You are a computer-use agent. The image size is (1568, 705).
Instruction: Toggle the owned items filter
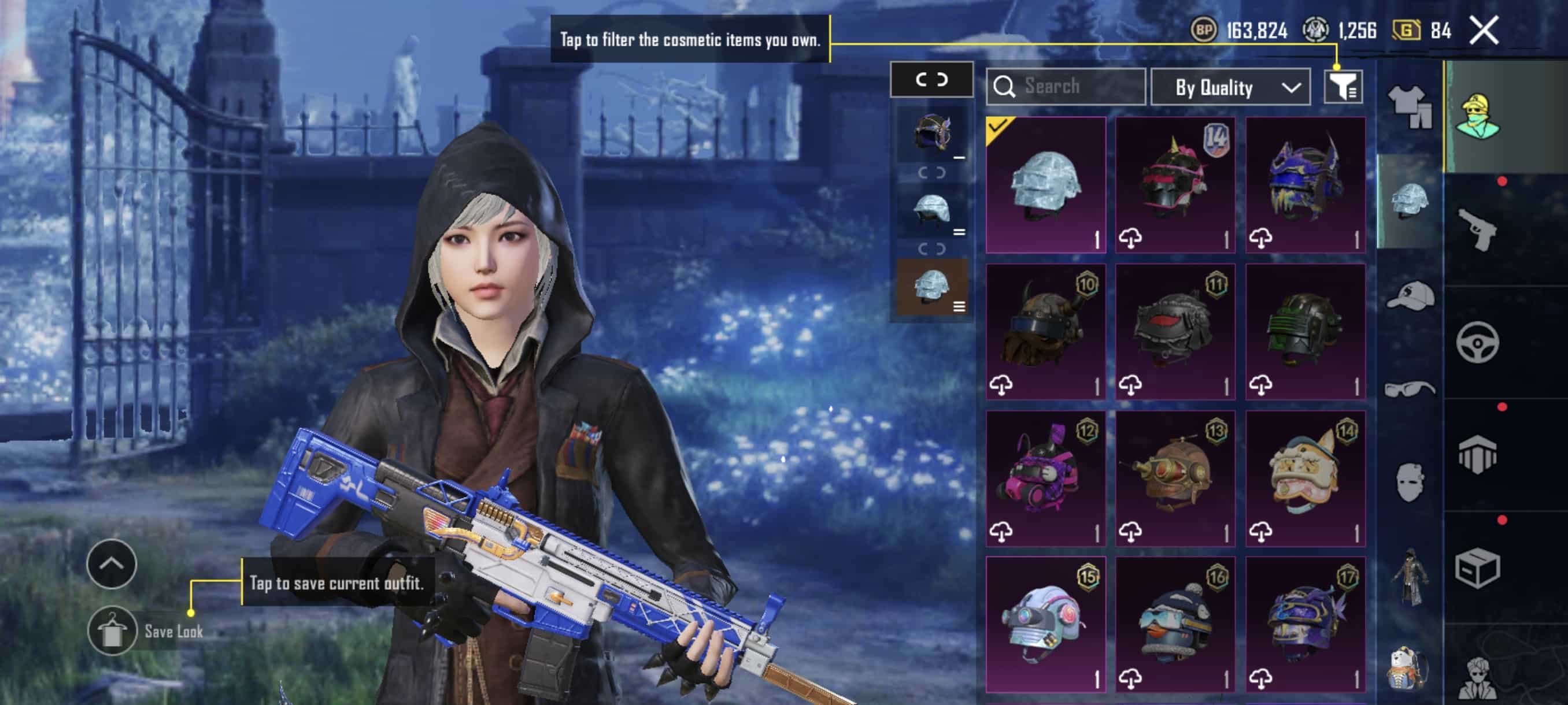click(x=1343, y=87)
